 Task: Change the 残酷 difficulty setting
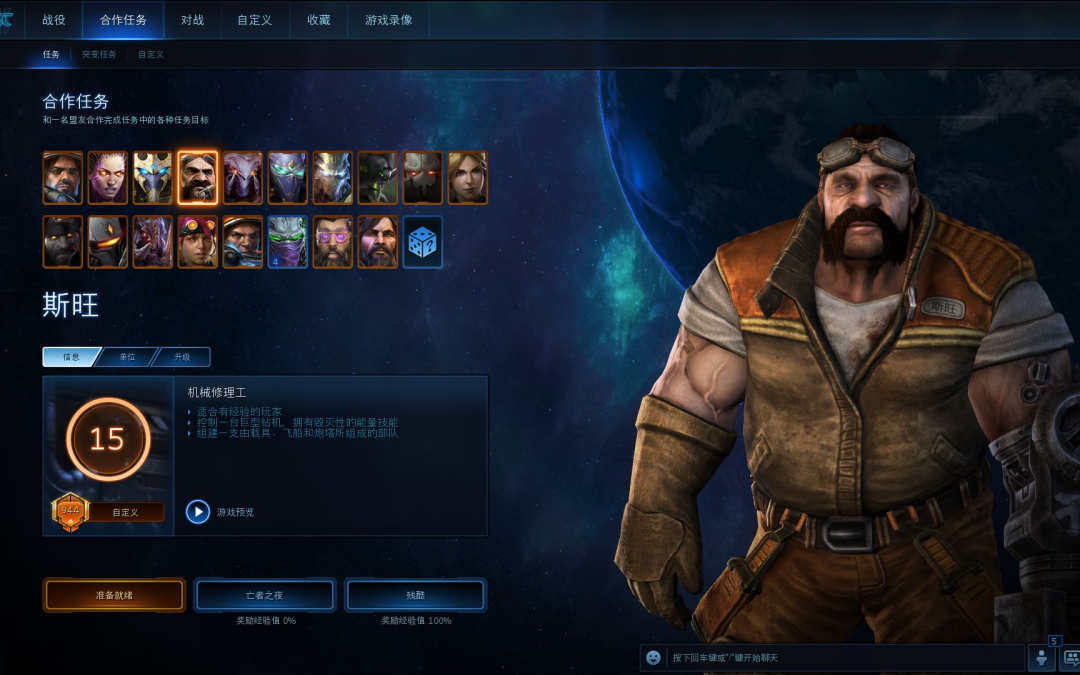(x=415, y=595)
